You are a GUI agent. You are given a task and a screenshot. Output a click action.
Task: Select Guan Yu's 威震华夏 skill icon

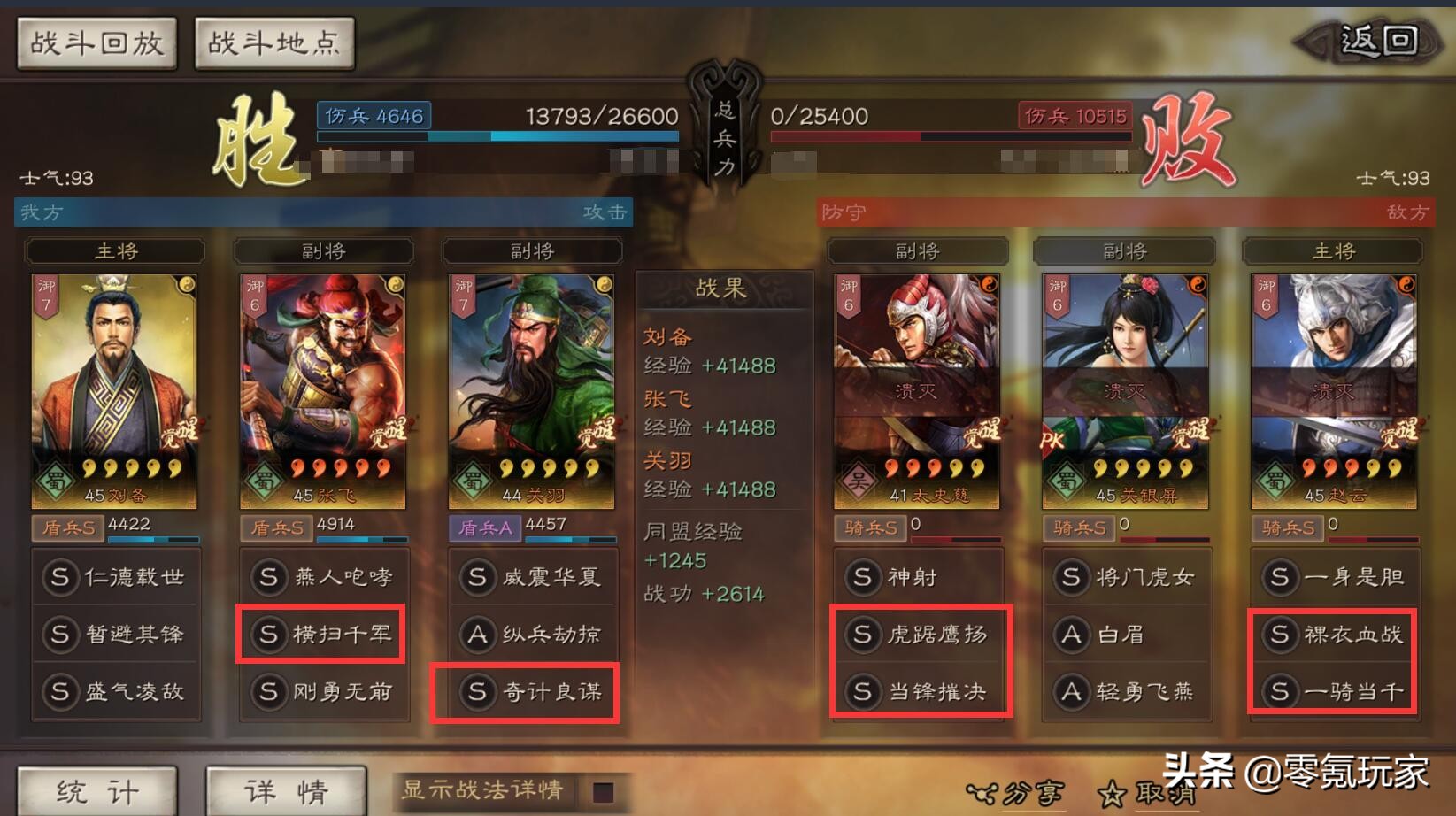point(531,576)
